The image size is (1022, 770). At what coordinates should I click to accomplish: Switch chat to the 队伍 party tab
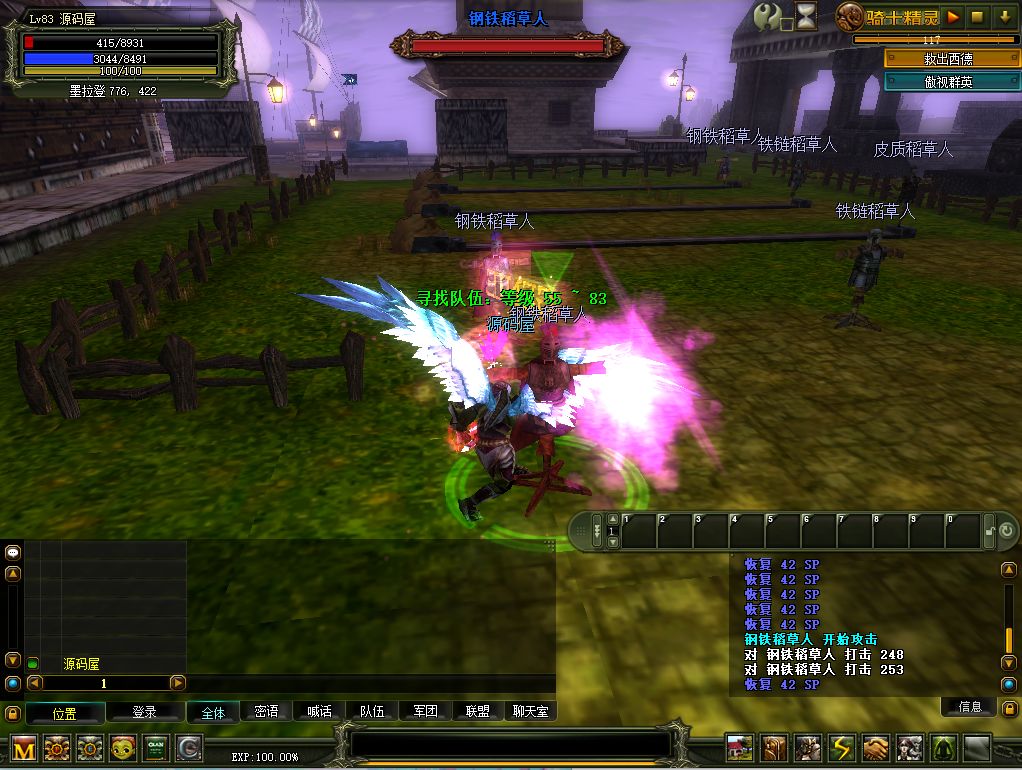pyautogui.click(x=372, y=712)
